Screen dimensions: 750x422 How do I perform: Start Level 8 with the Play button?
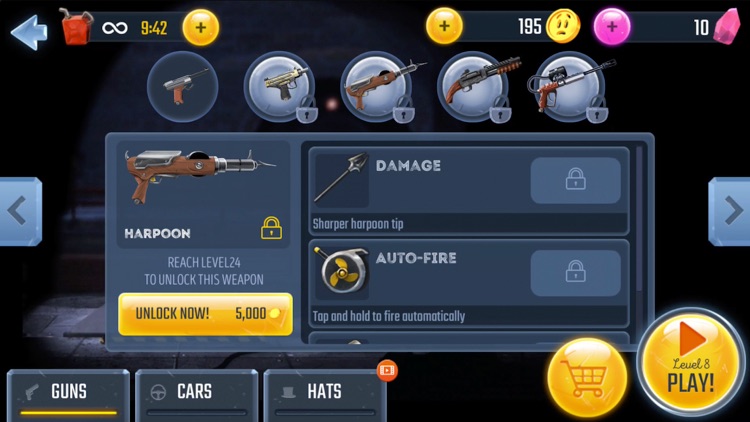point(691,362)
